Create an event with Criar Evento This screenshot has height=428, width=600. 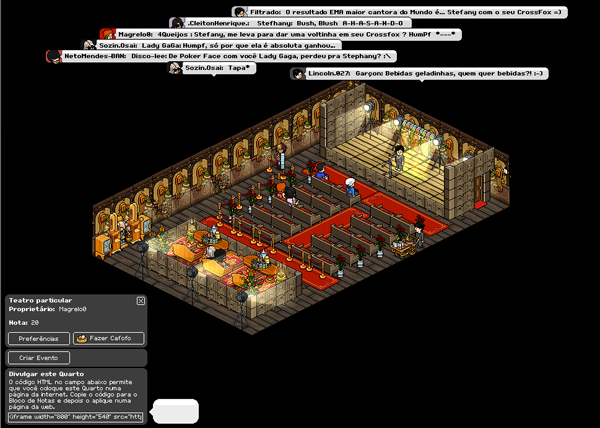click(x=39, y=357)
